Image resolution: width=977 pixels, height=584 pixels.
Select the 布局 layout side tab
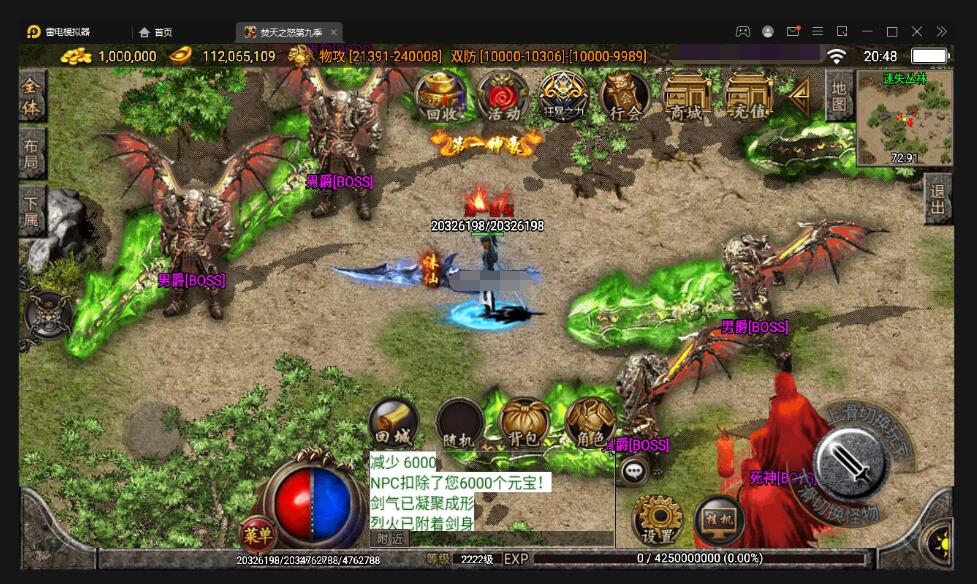point(33,153)
